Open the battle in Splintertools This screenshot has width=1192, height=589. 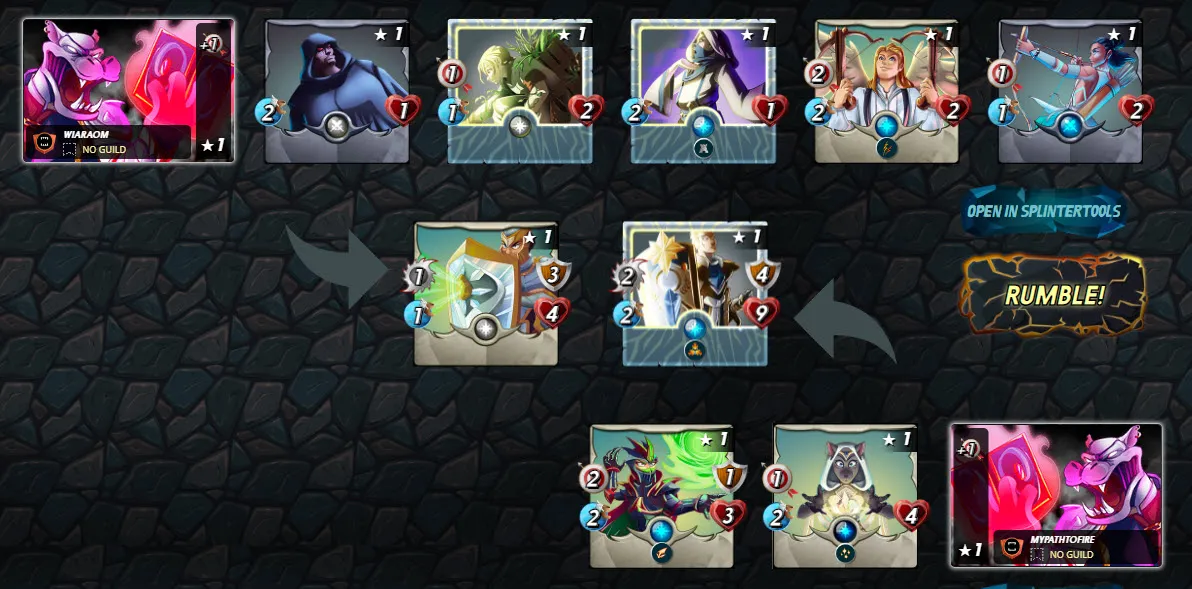[x=1044, y=212]
